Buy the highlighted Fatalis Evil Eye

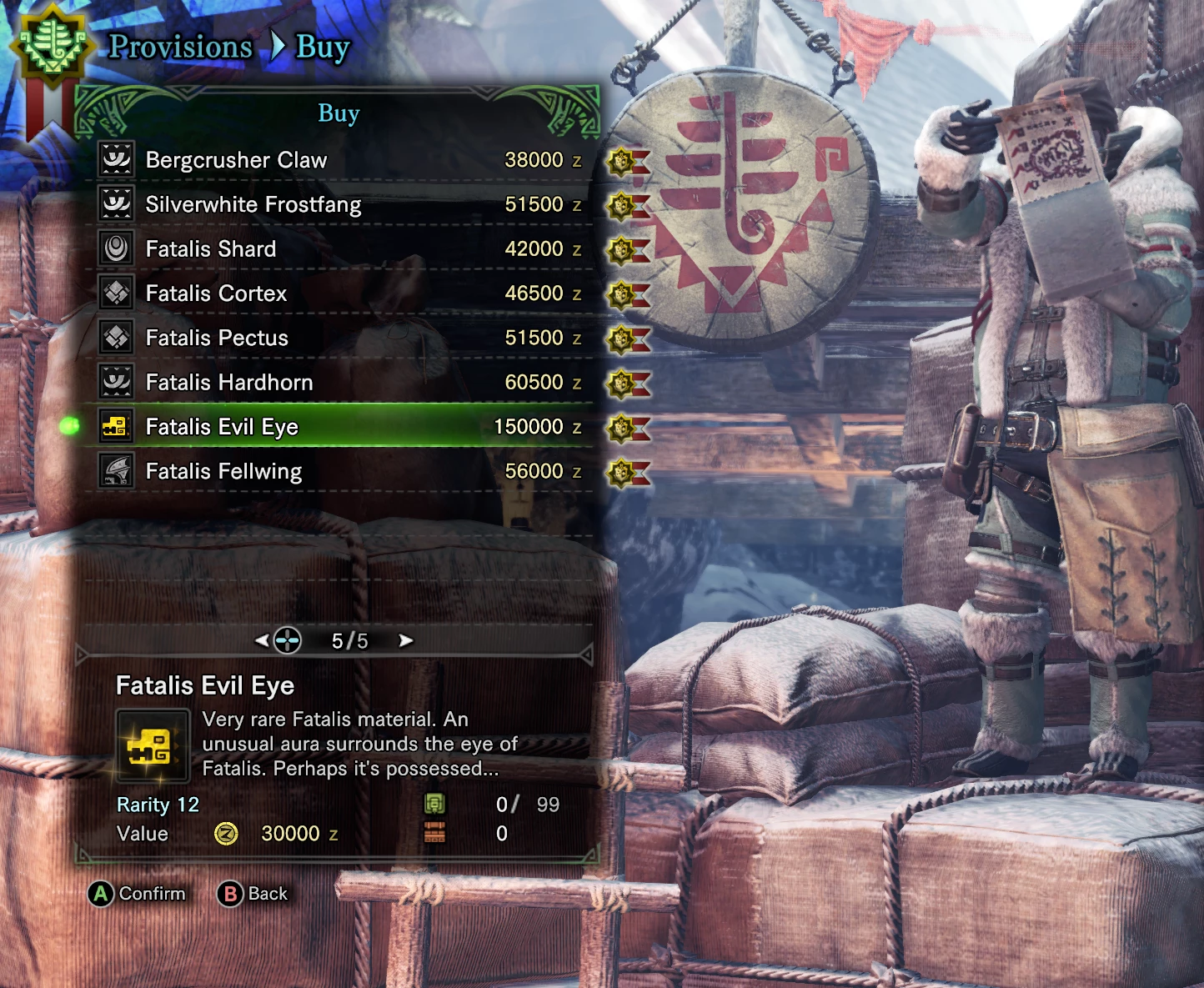222,427
